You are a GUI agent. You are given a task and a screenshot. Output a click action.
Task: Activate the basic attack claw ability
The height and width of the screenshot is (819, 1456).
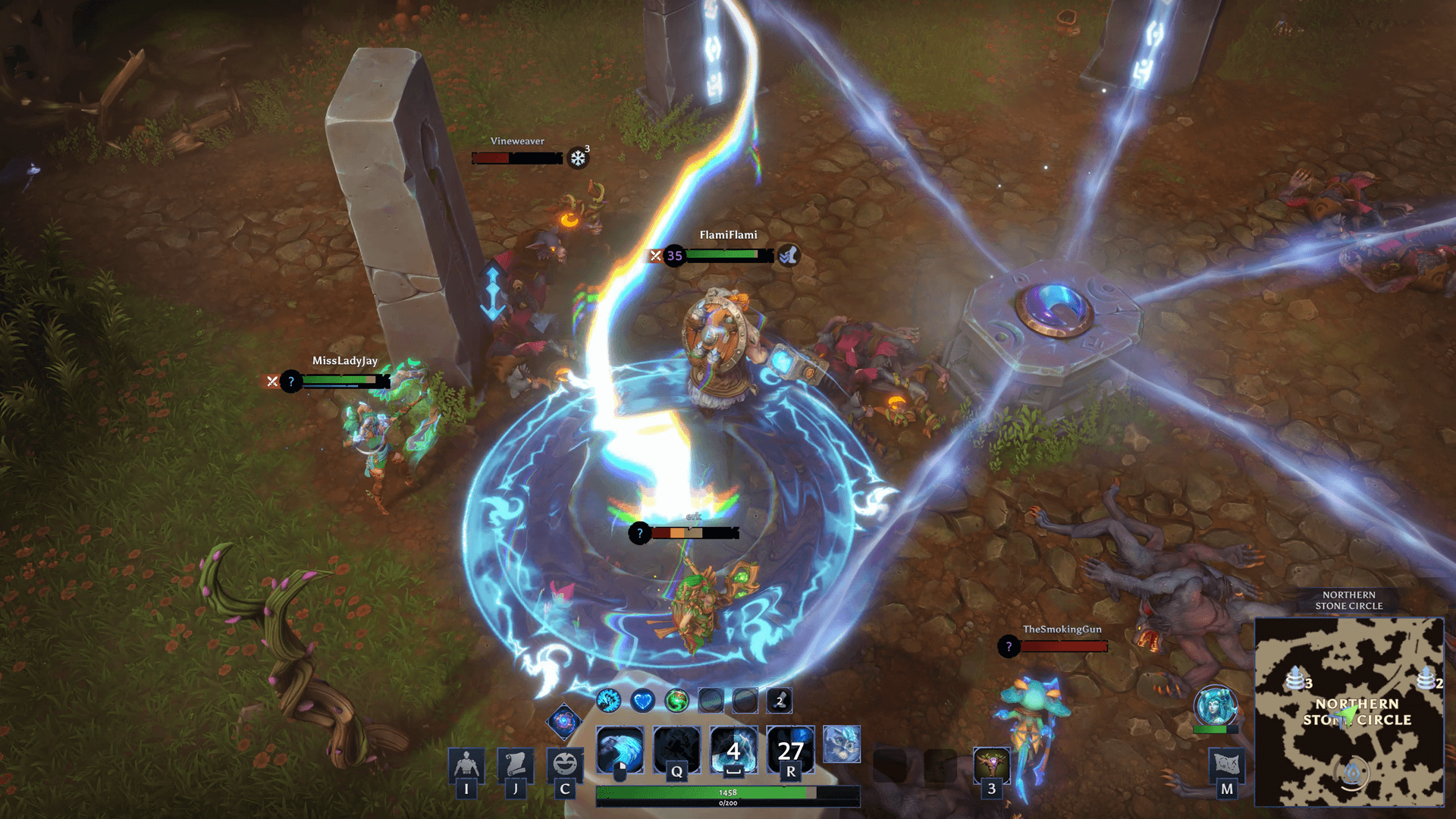(620, 750)
